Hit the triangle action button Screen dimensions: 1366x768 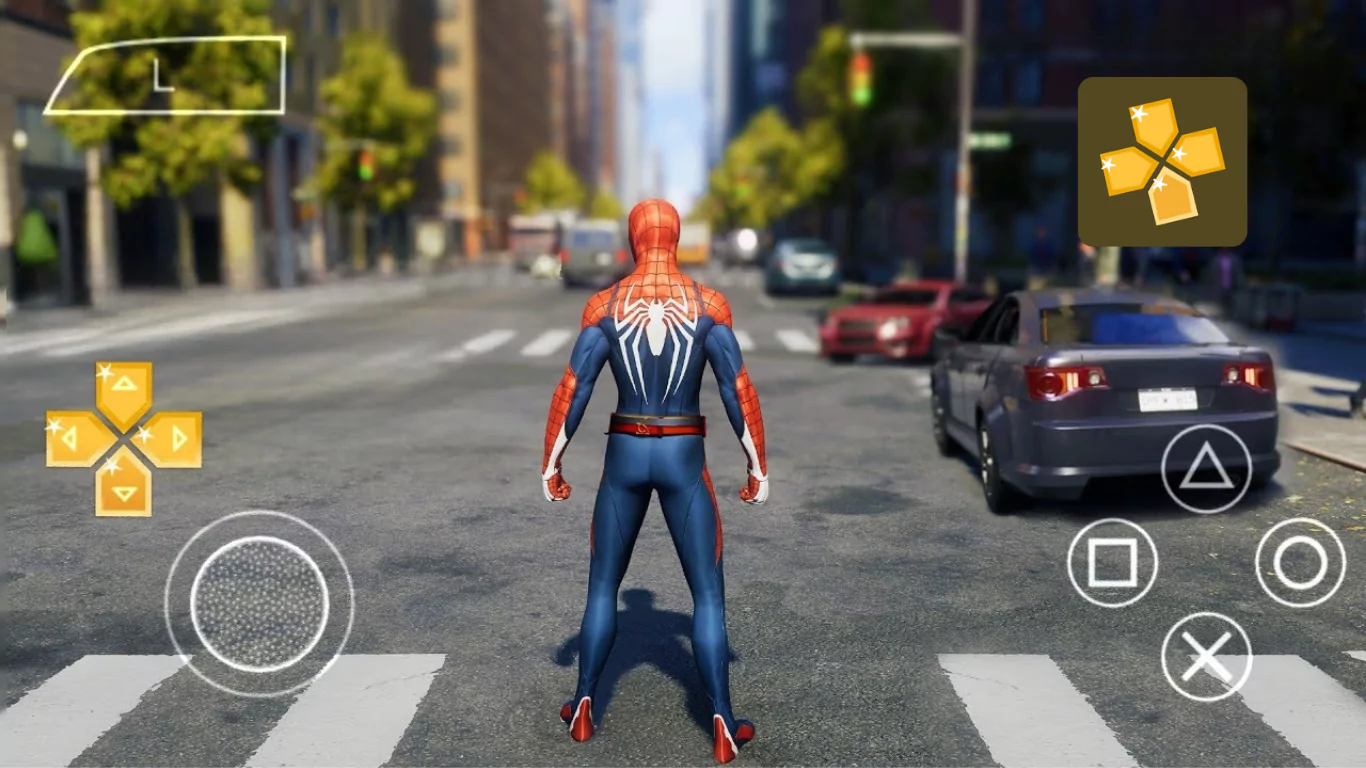[x=1206, y=469]
